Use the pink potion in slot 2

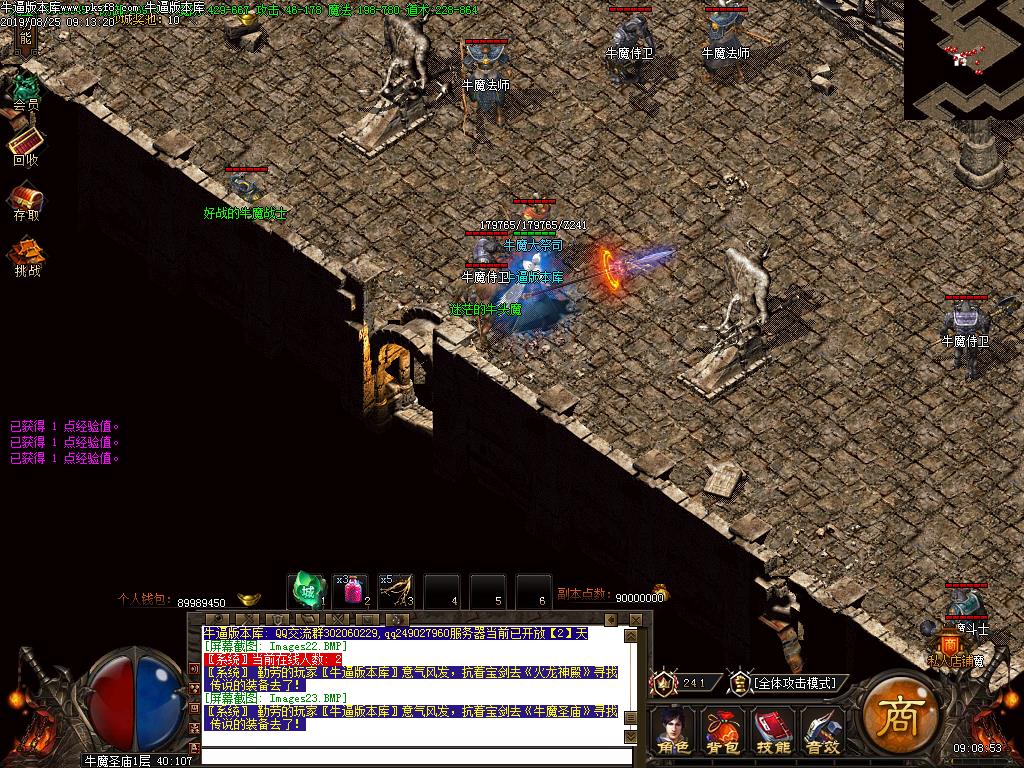pos(351,590)
